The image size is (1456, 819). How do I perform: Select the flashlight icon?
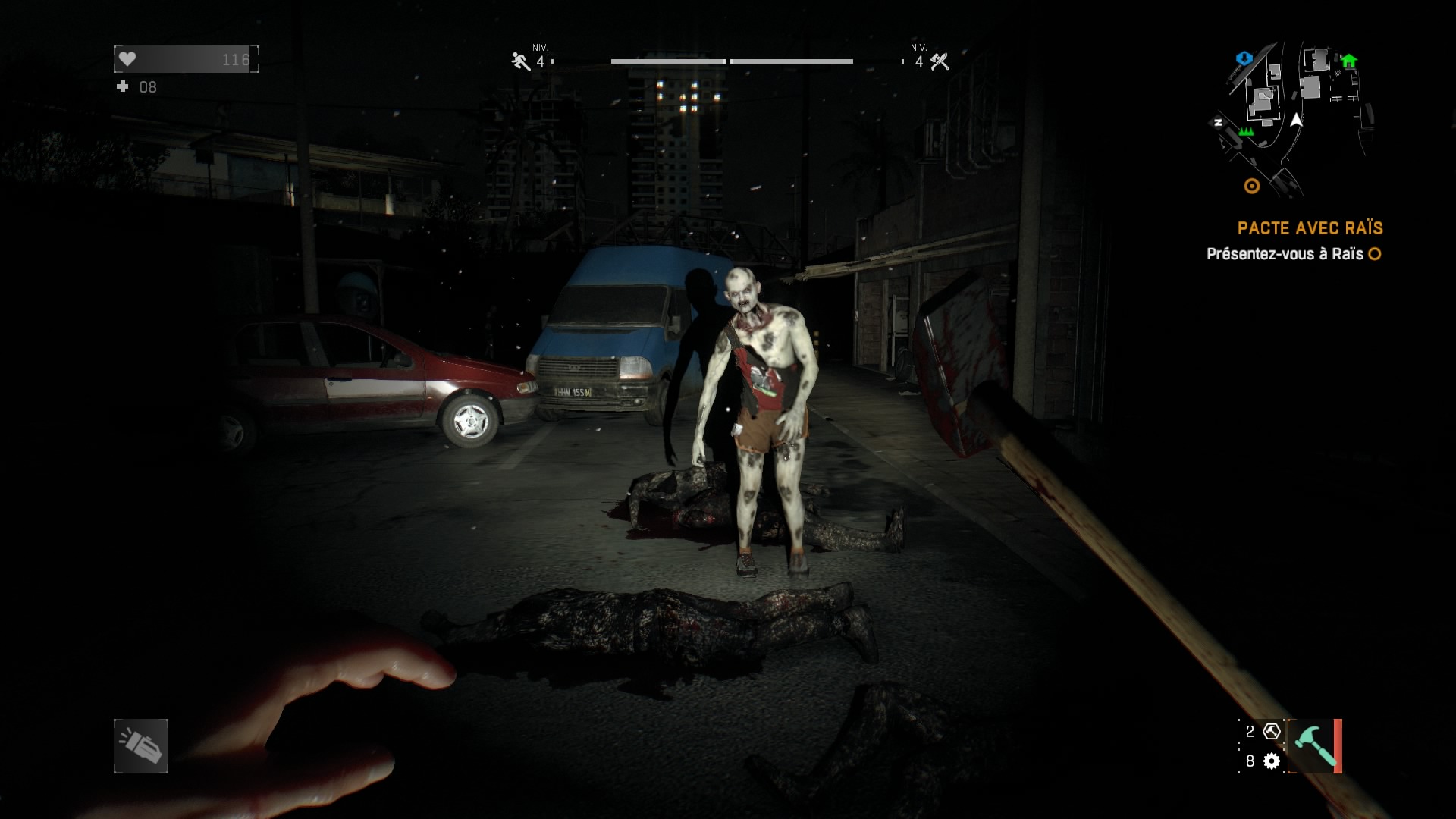click(141, 746)
